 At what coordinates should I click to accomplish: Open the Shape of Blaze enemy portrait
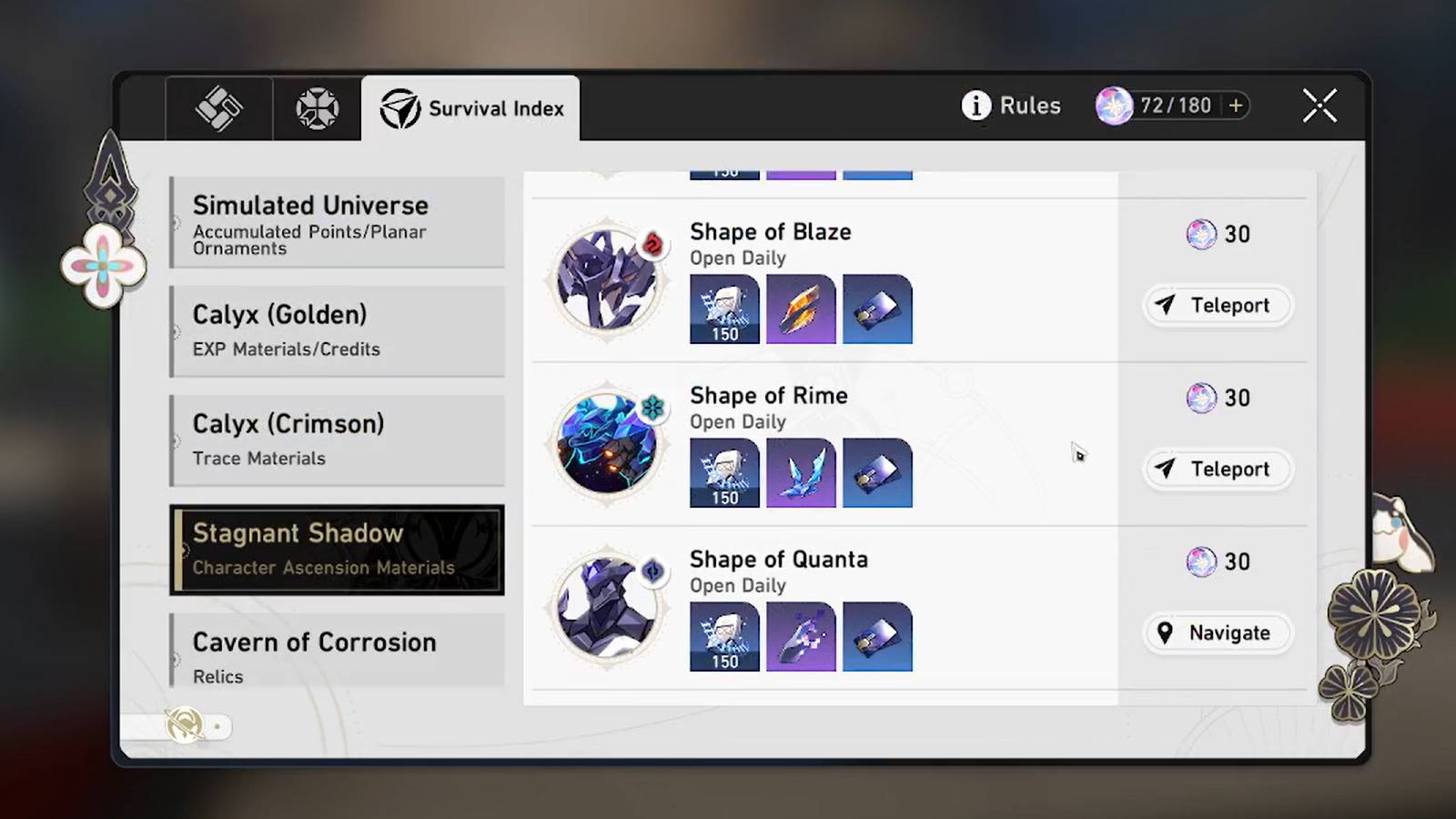click(x=606, y=279)
